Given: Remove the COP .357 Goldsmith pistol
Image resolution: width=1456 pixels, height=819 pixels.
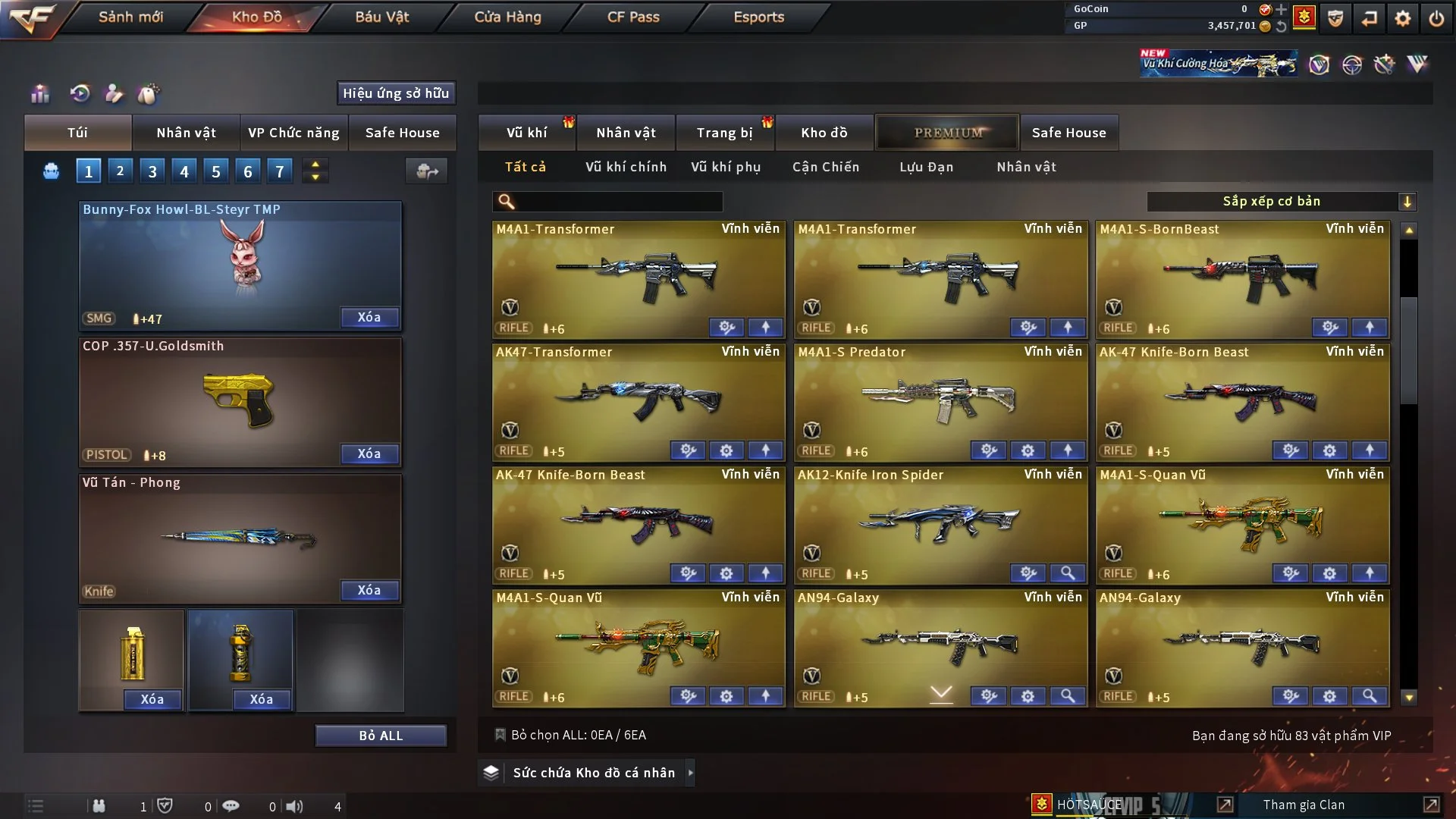Looking at the screenshot, I should (369, 454).
